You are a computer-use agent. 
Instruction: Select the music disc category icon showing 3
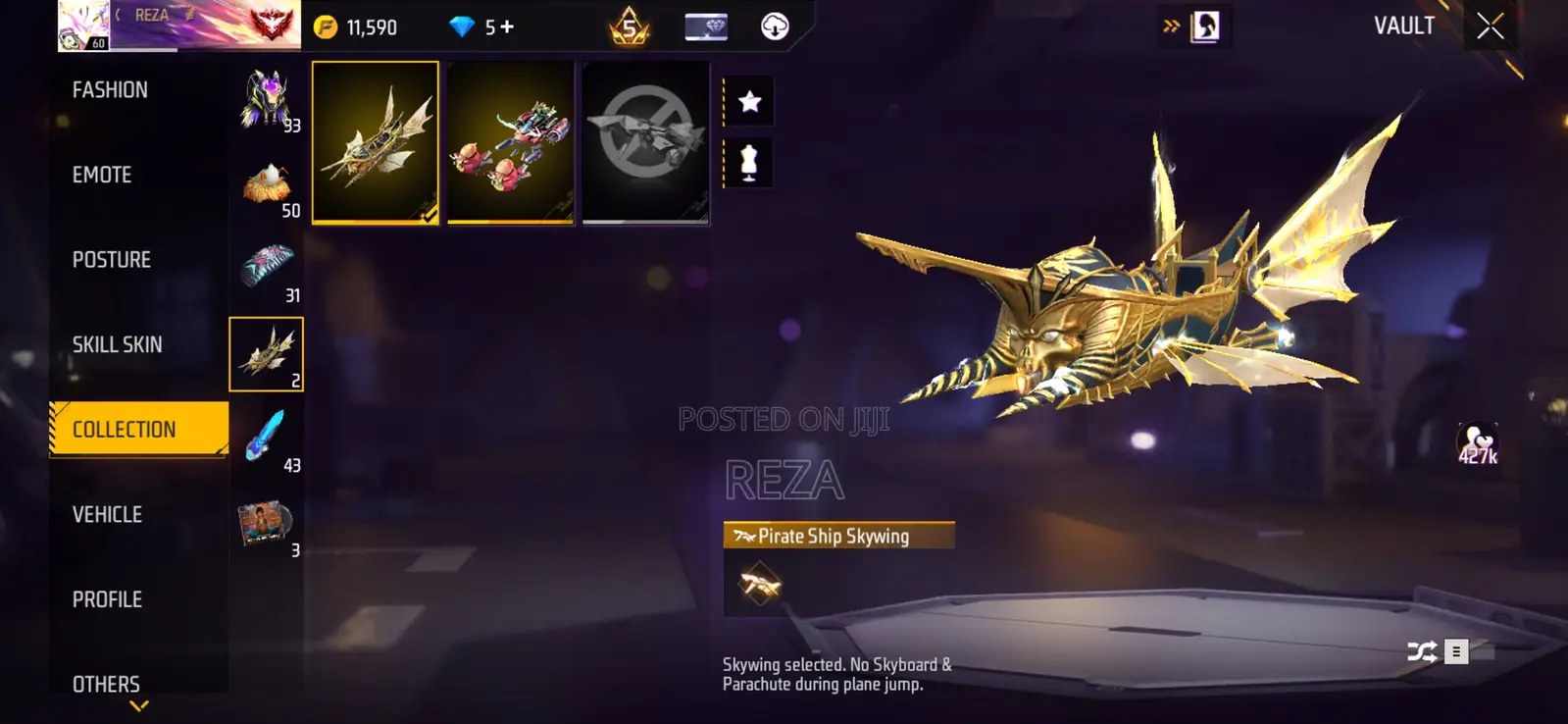pyautogui.click(x=267, y=520)
